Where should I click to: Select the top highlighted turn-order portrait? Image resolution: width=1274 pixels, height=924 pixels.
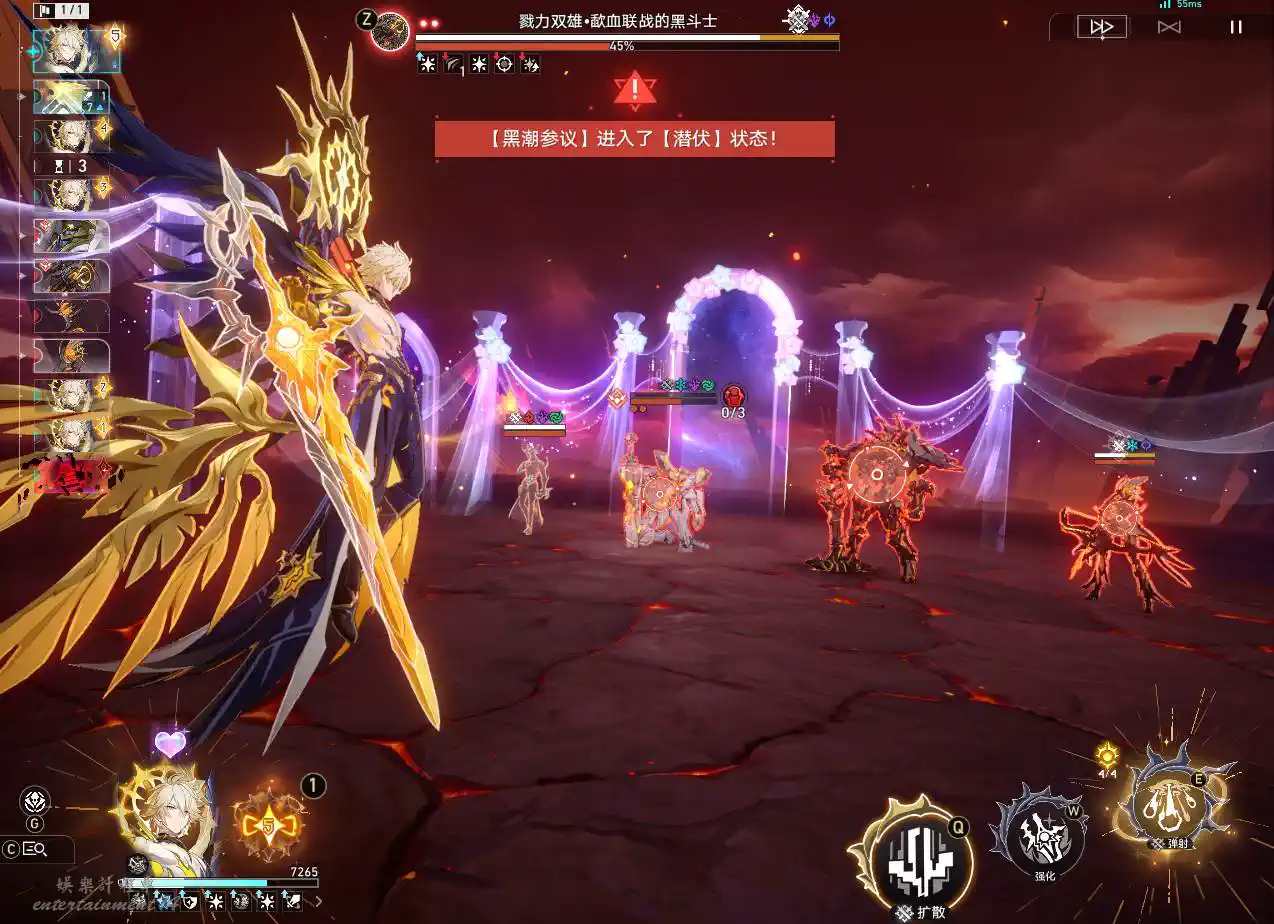(x=77, y=51)
